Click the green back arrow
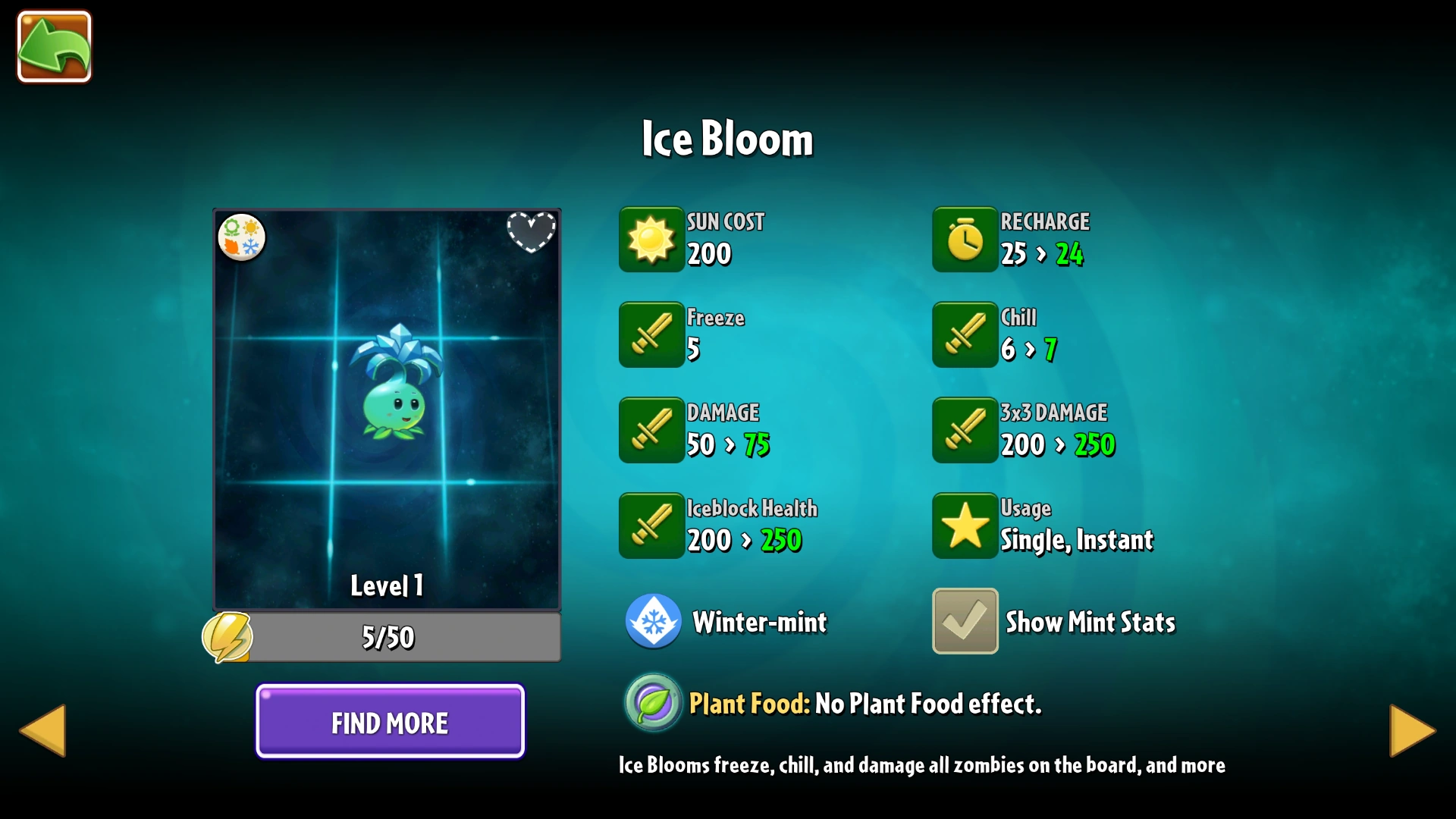 [x=53, y=47]
